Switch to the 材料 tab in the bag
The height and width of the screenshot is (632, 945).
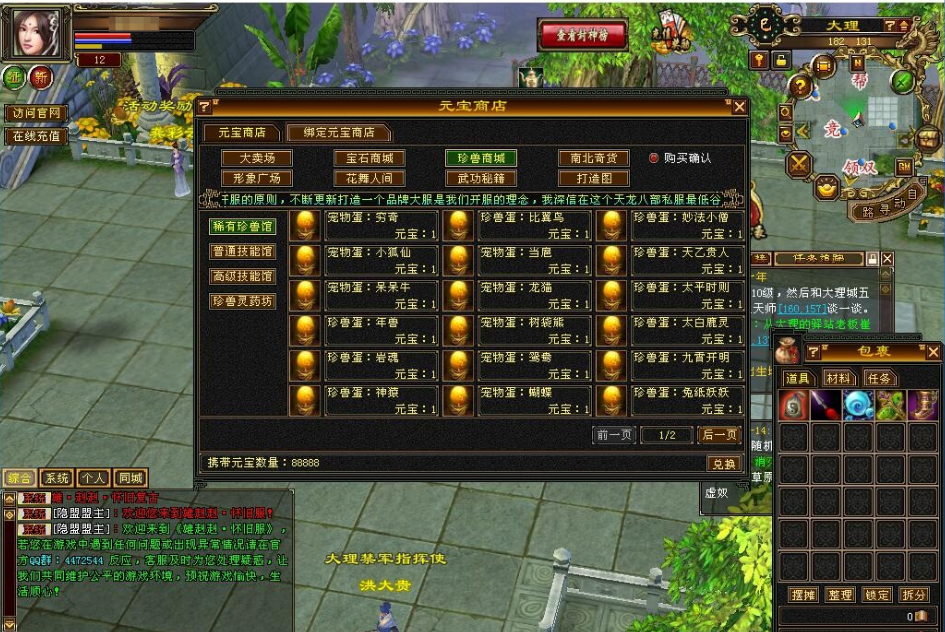pyautogui.click(x=837, y=378)
